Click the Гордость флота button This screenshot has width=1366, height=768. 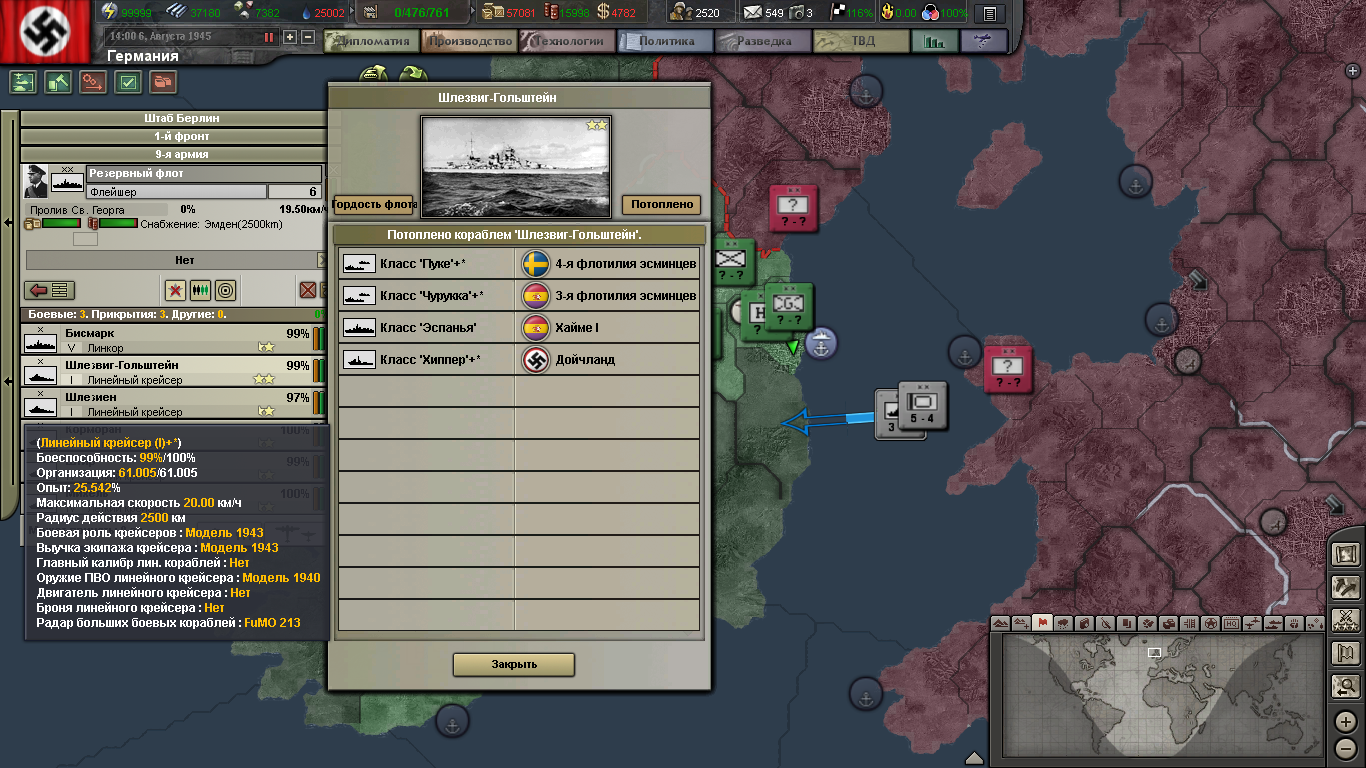click(x=373, y=204)
